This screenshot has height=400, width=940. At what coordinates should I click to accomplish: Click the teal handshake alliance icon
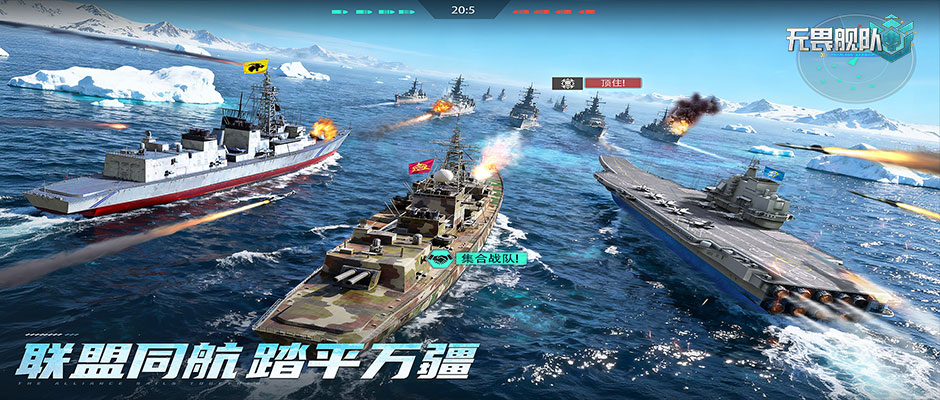(439, 259)
